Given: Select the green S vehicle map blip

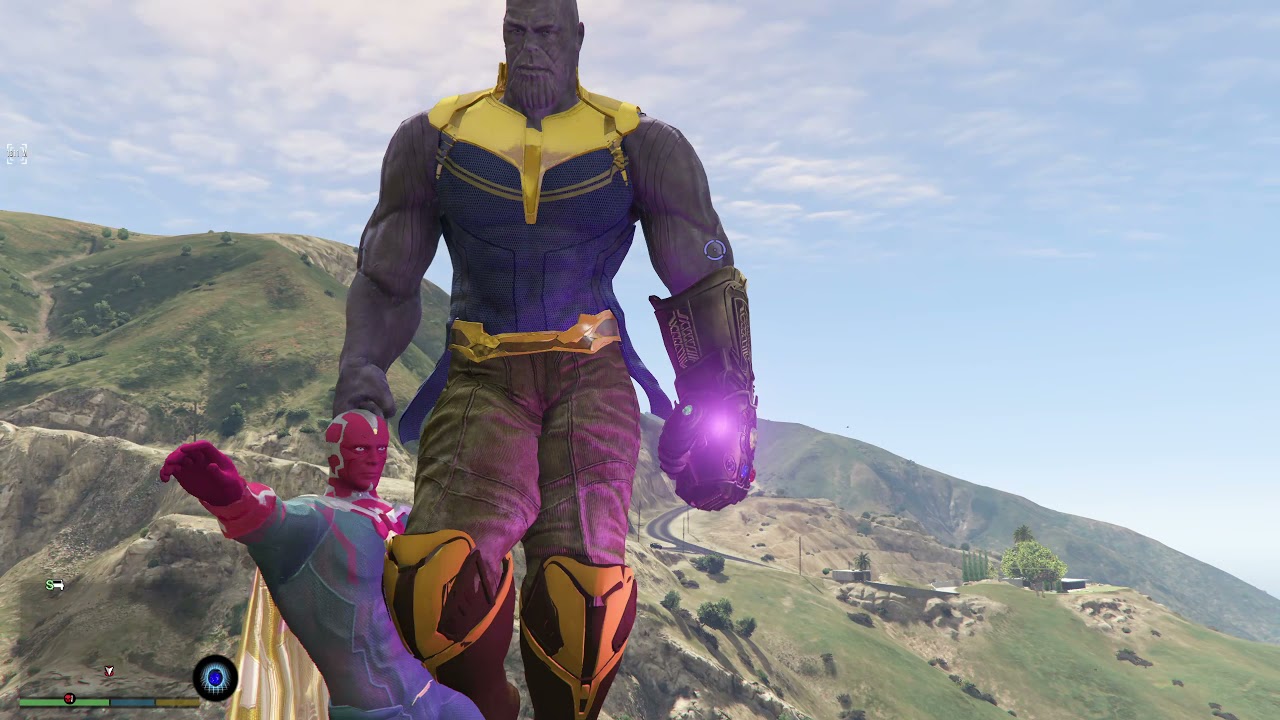Looking at the screenshot, I should pos(54,585).
